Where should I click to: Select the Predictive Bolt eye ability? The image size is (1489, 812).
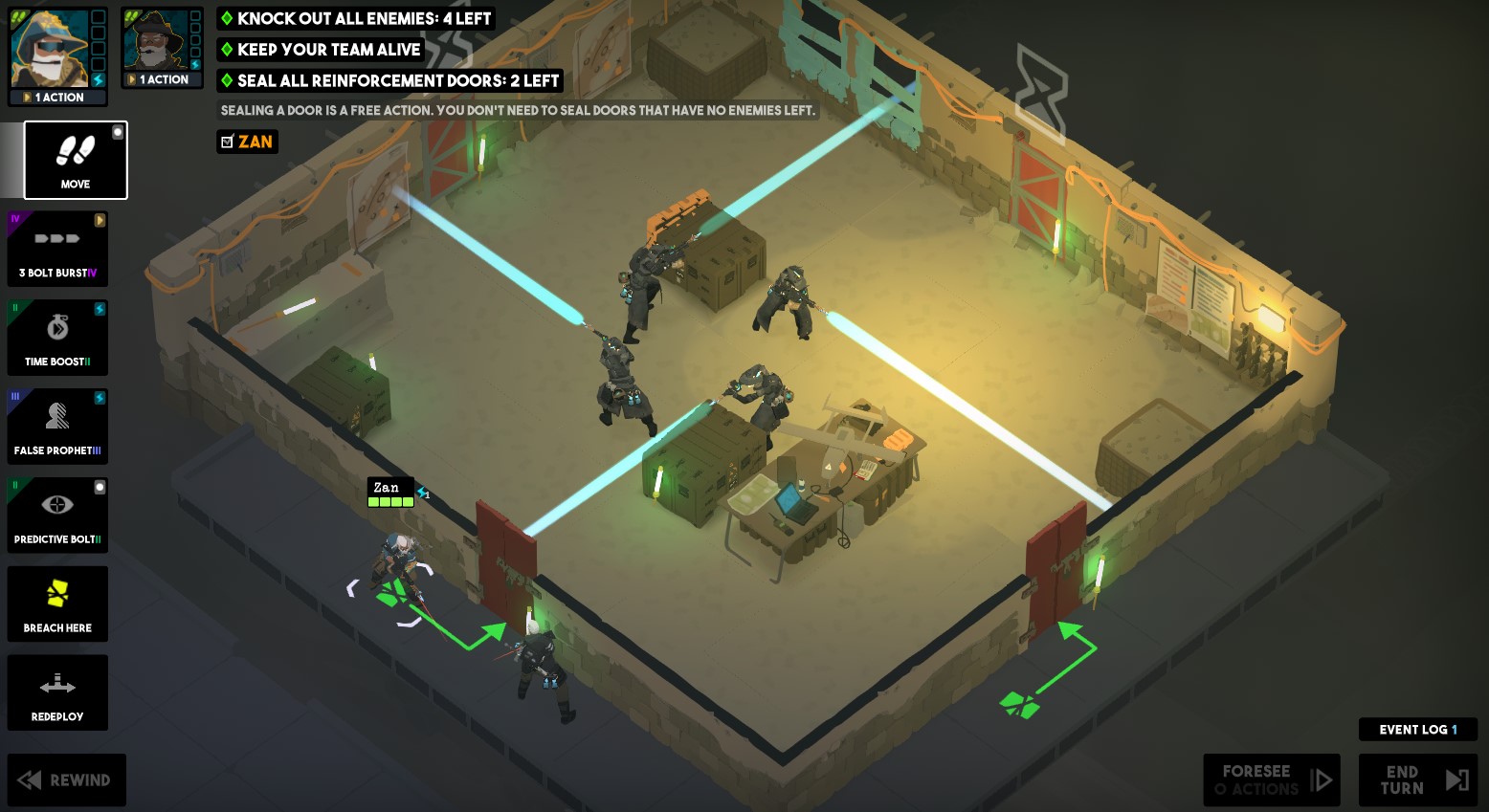tap(57, 515)
